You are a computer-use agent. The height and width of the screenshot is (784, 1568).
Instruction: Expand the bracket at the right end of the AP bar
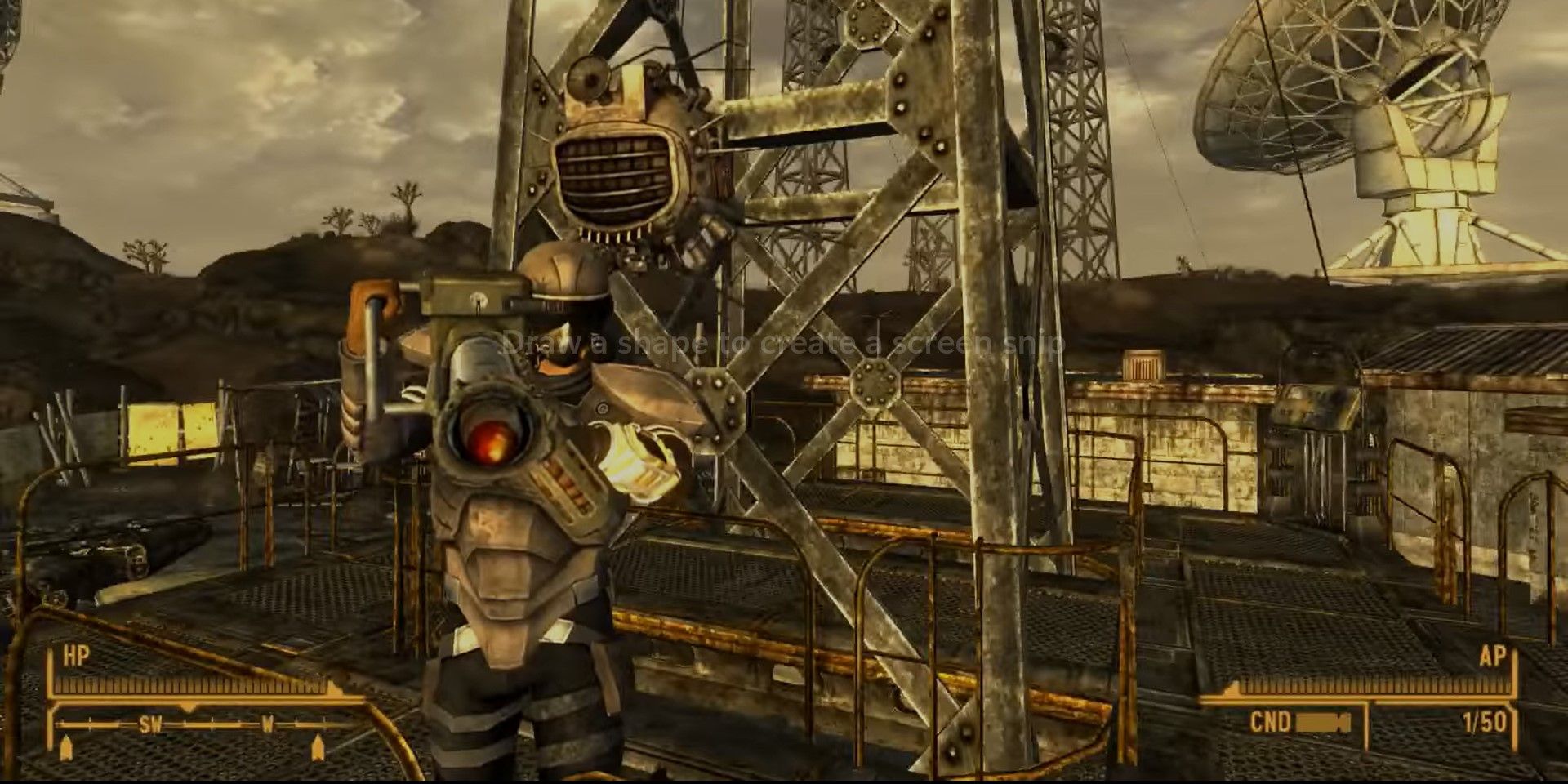(x=1514, y=673)
